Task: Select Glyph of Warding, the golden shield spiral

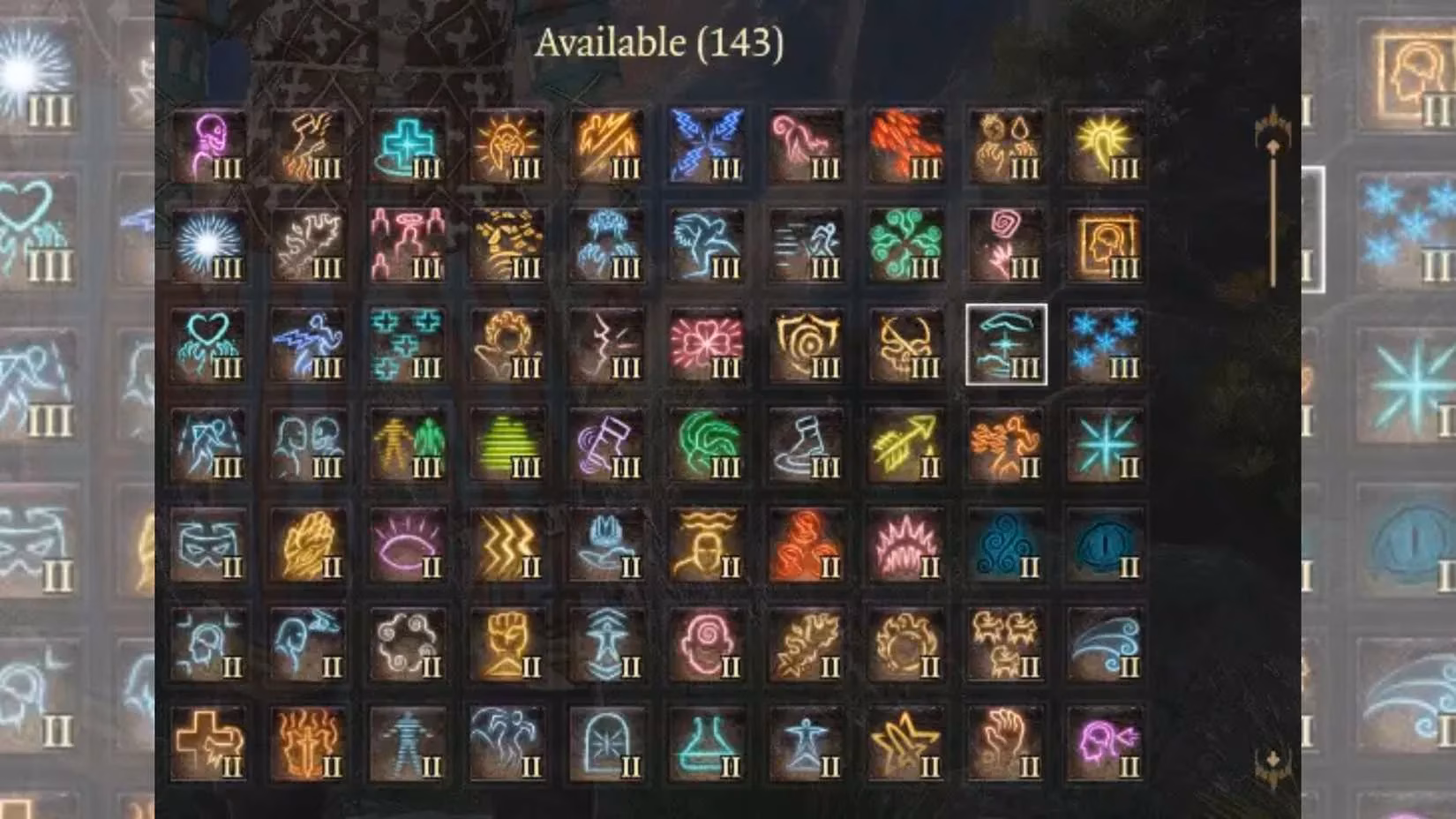Action: click(805, 344)
